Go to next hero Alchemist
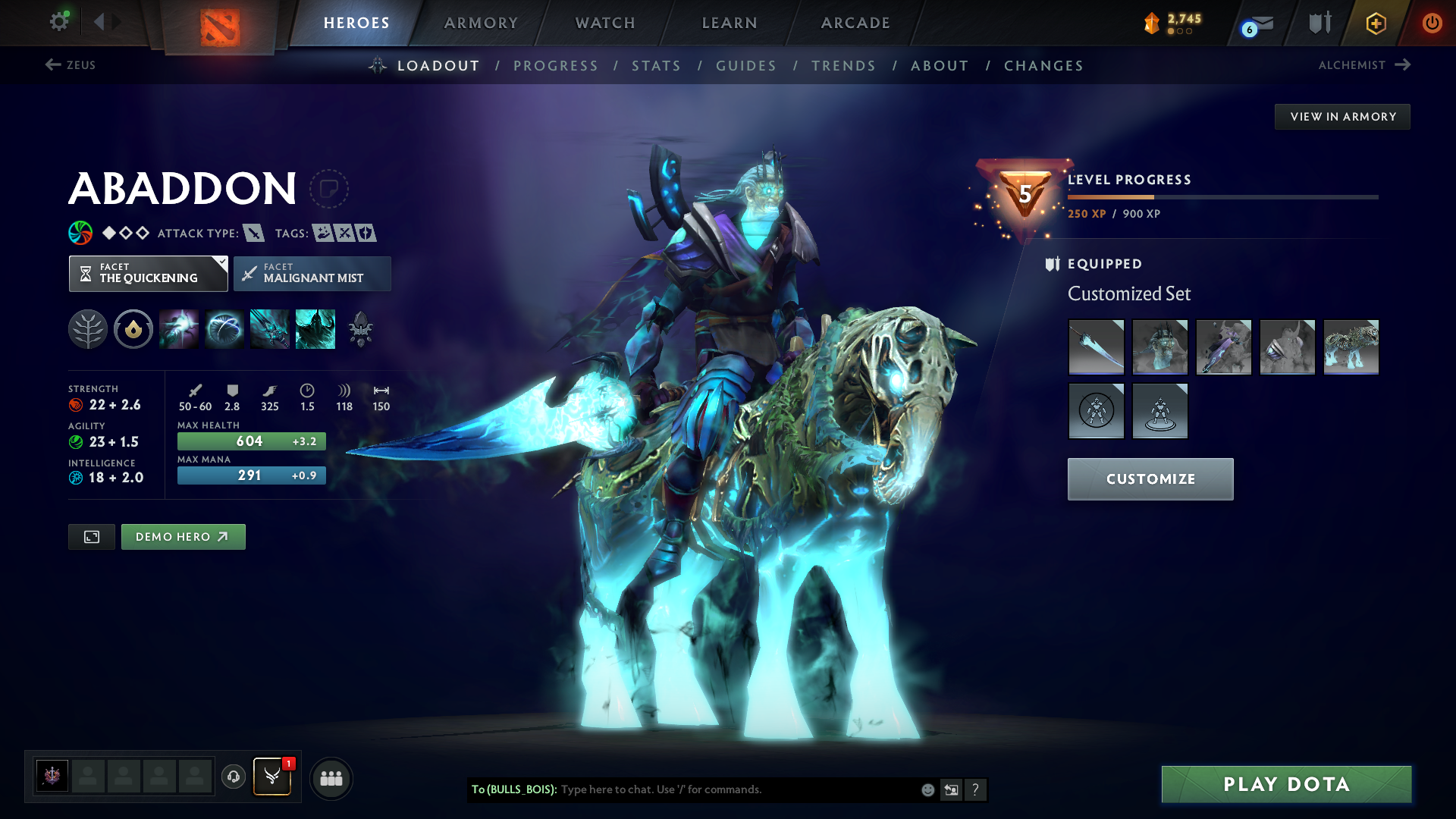 tap(1363, 65)
